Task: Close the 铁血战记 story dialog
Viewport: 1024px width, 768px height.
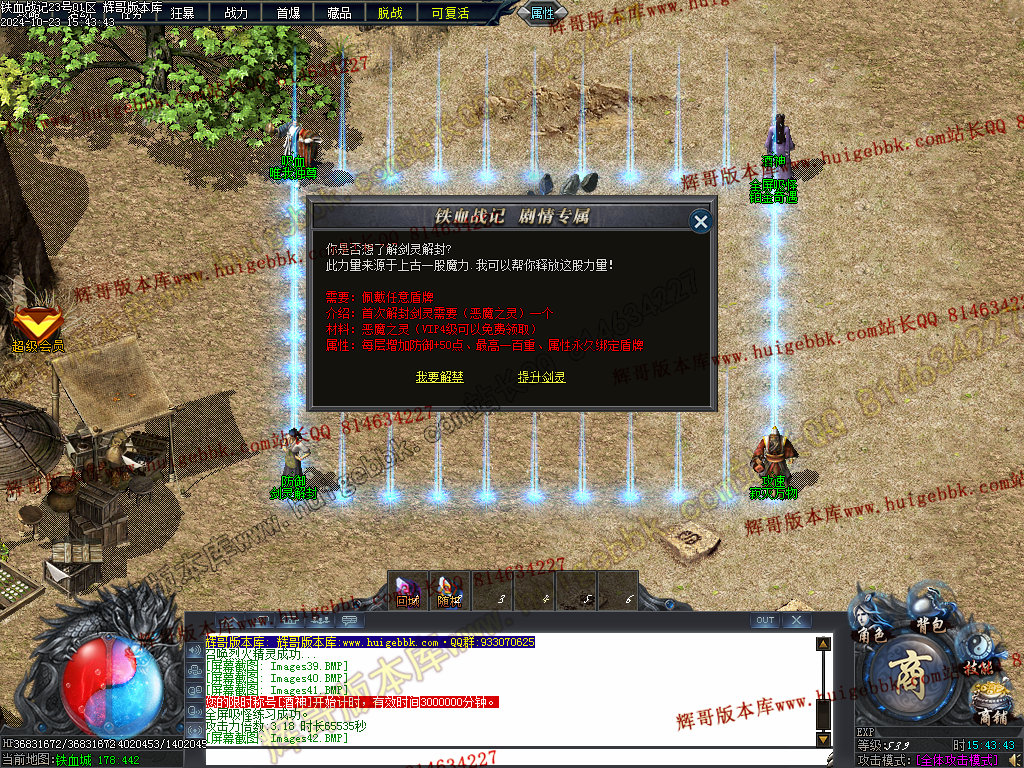Action: pos(701,221)
